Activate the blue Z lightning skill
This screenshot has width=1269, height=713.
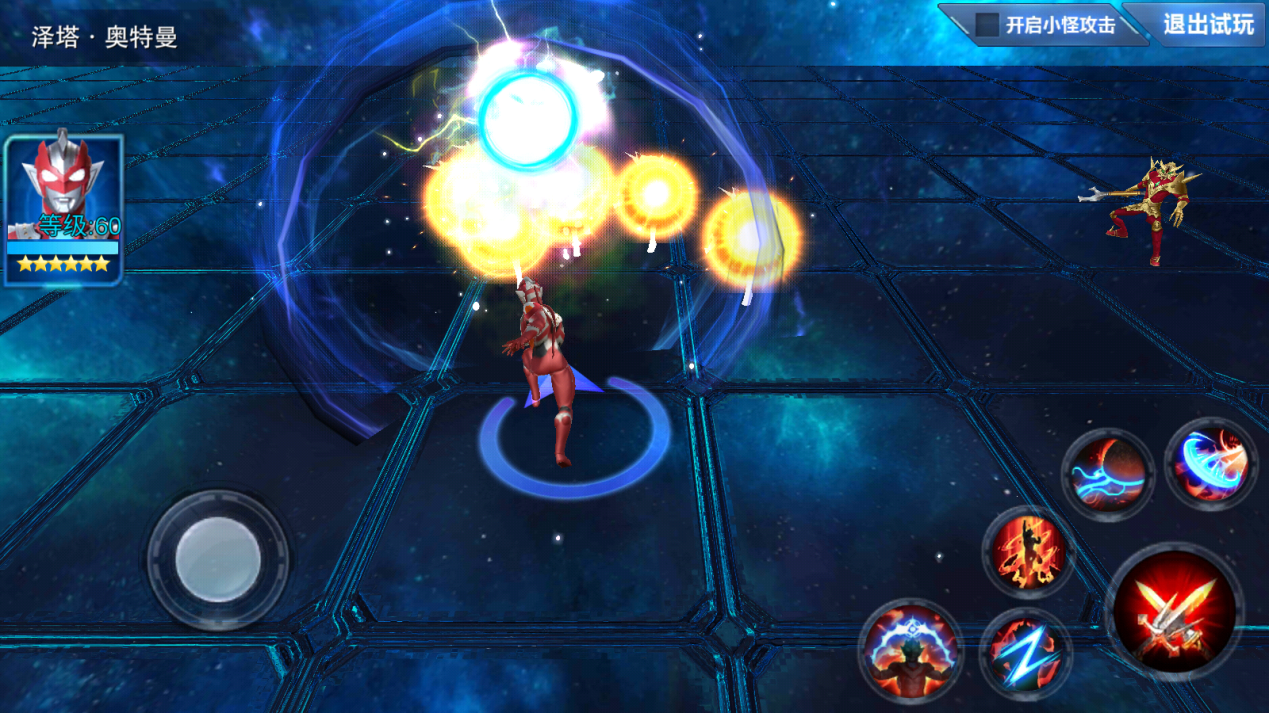coord(1025,653)
